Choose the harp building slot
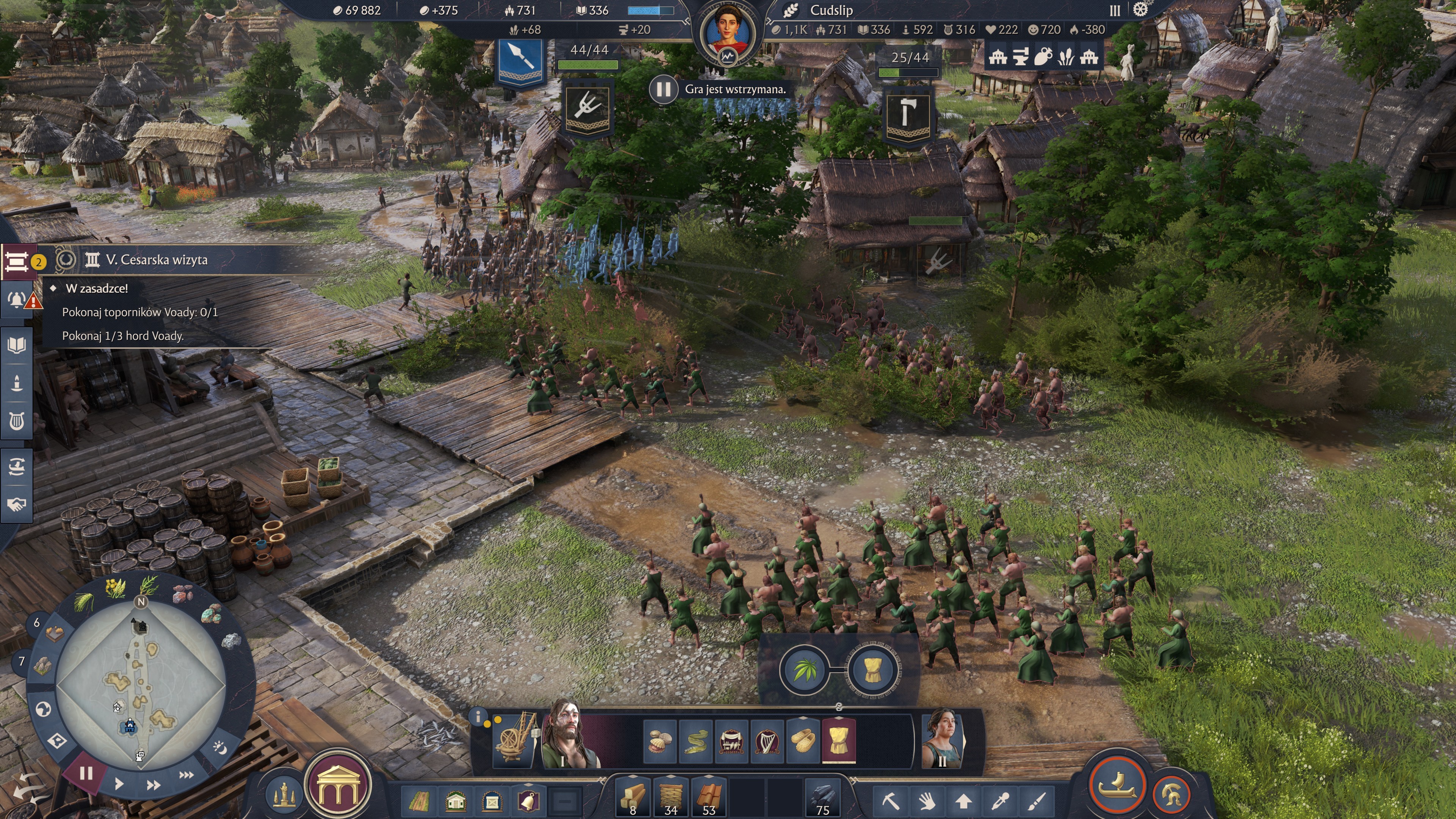 [767, 740]
